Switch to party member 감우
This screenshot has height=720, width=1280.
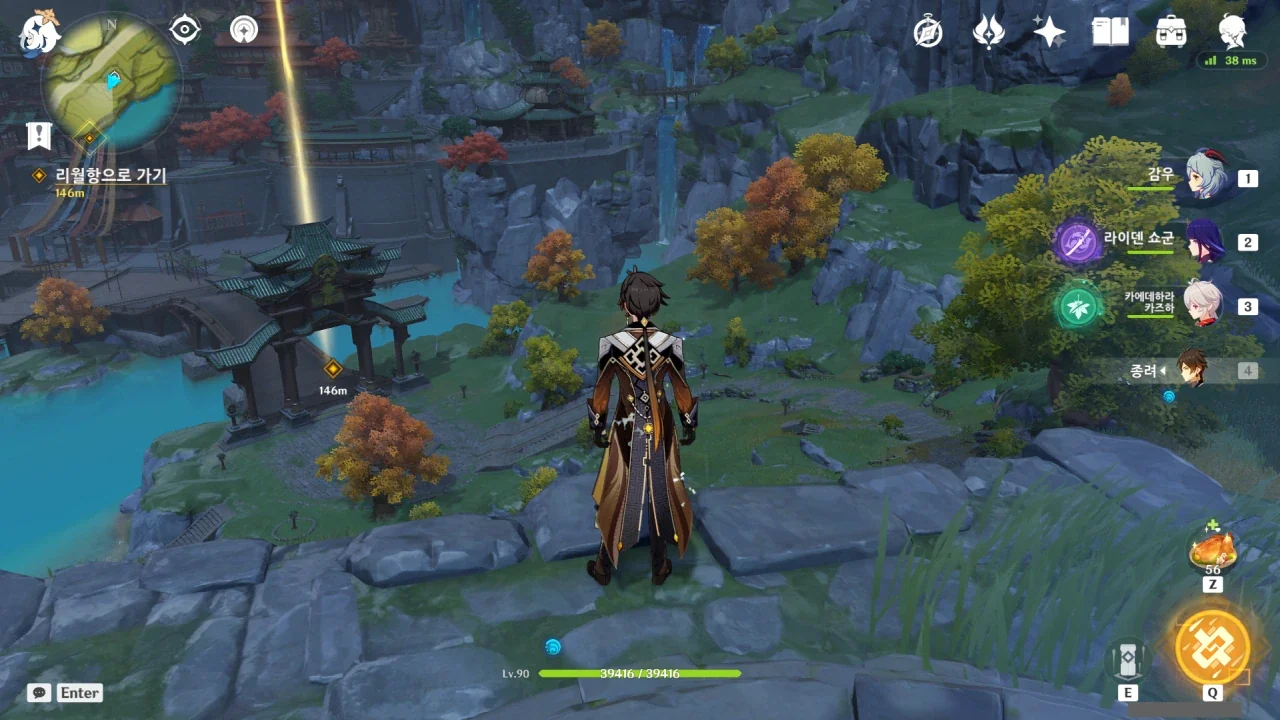[x=1205, y=177]
